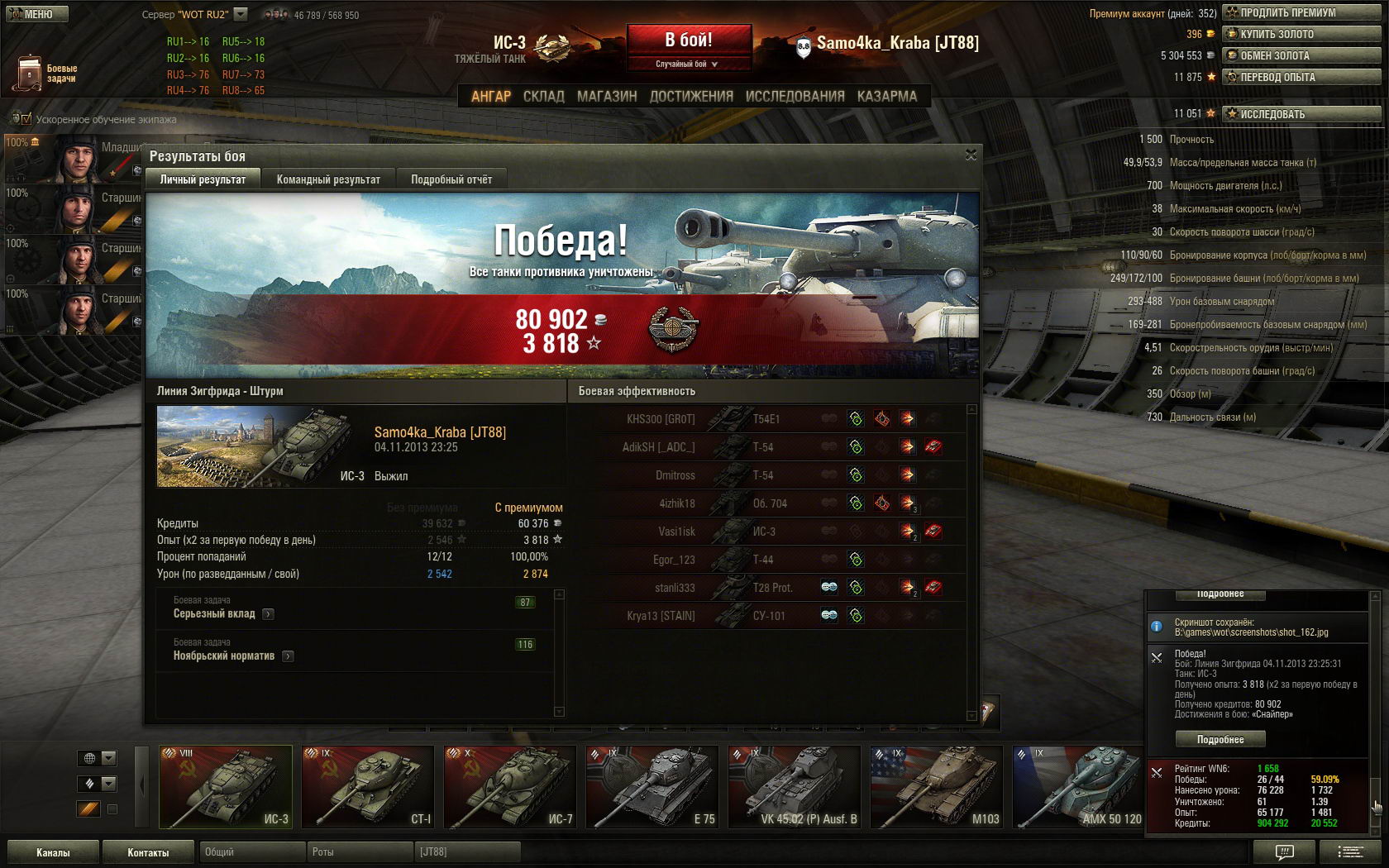Switch to the КАЗАРМА section
This screenshot has height=868, width=1389.
(x=886, y=97)
